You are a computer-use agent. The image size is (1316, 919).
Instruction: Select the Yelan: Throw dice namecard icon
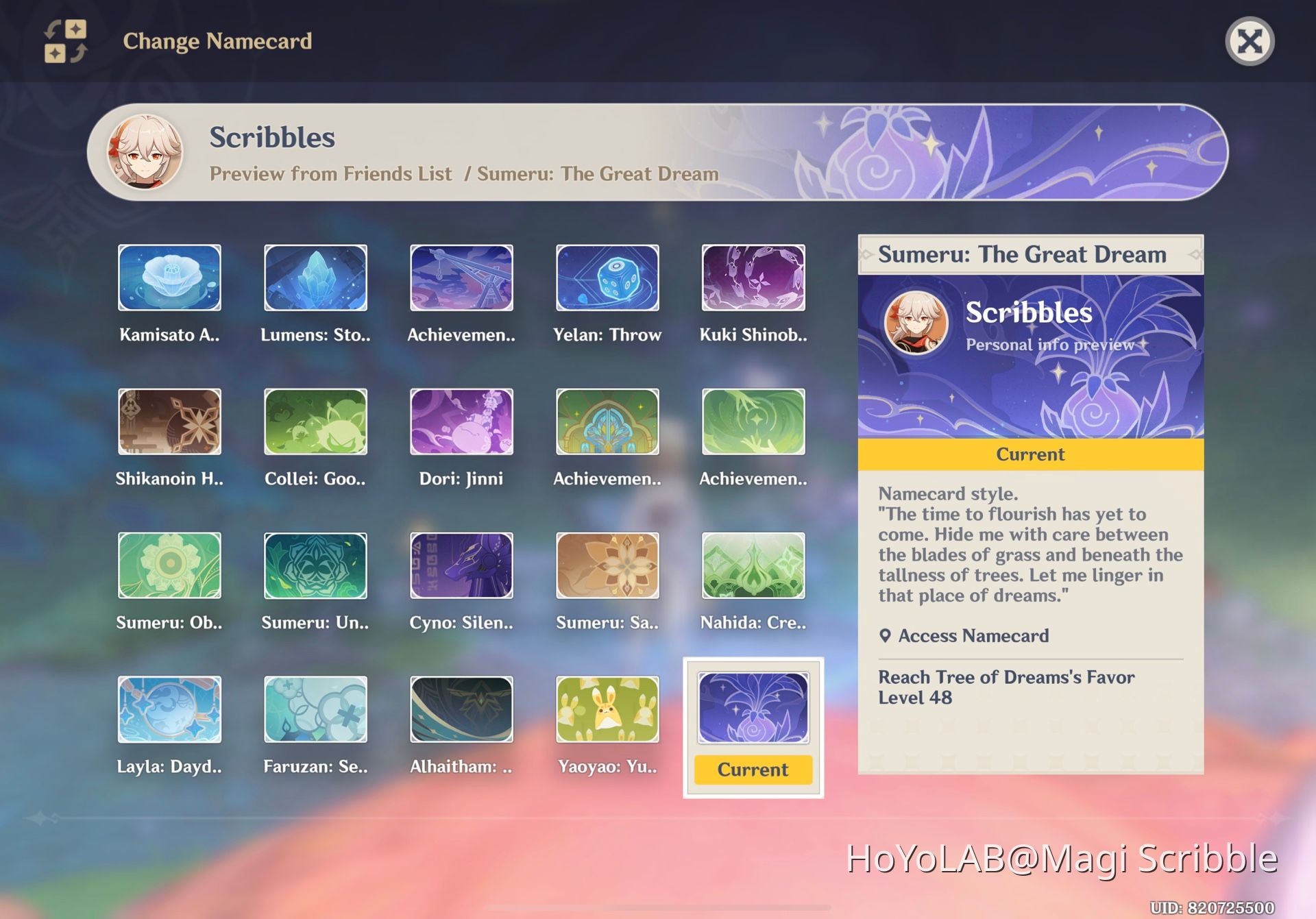click(x=607, y=278)
